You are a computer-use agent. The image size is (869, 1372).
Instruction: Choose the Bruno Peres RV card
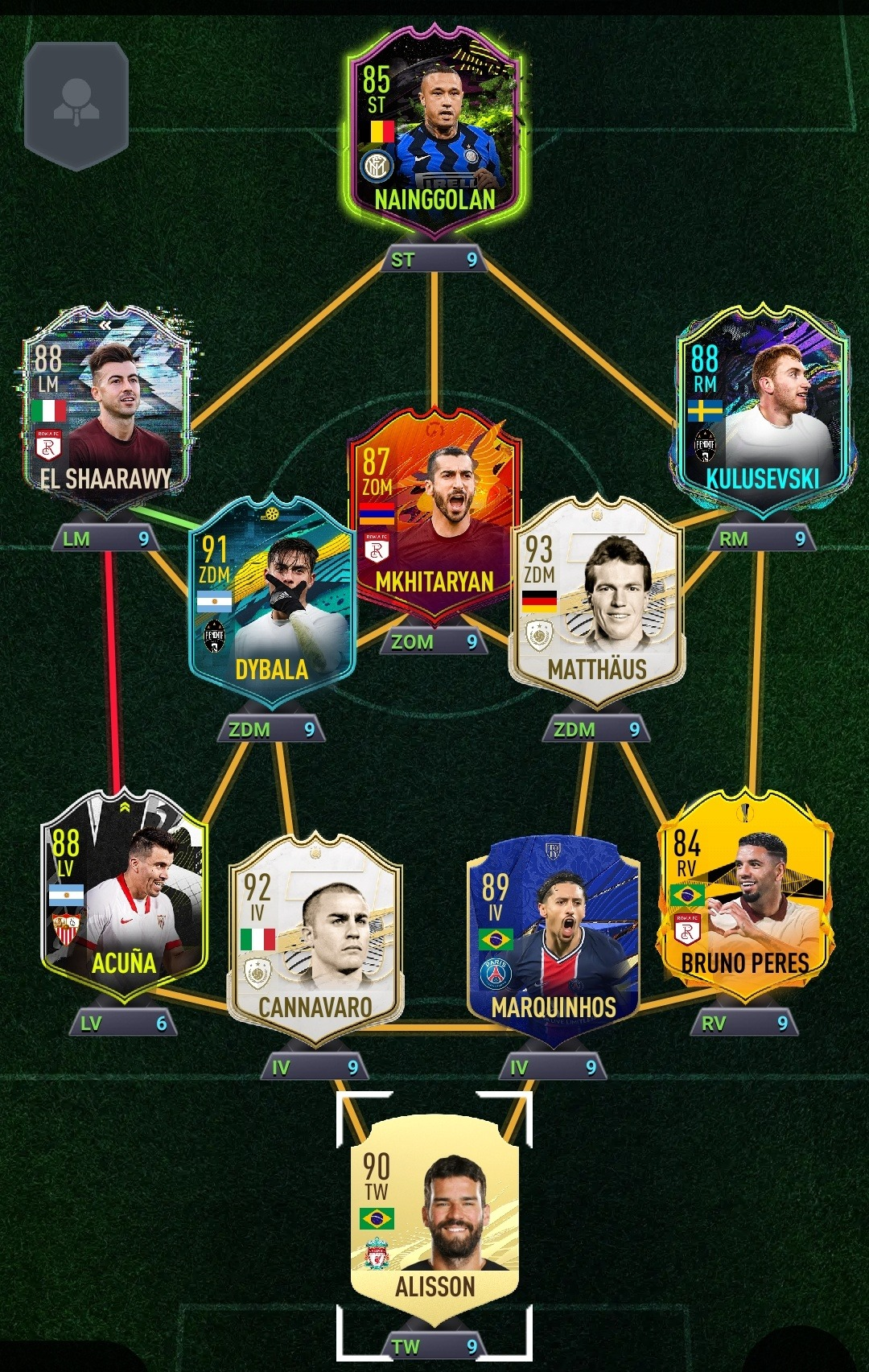point(744,893)
